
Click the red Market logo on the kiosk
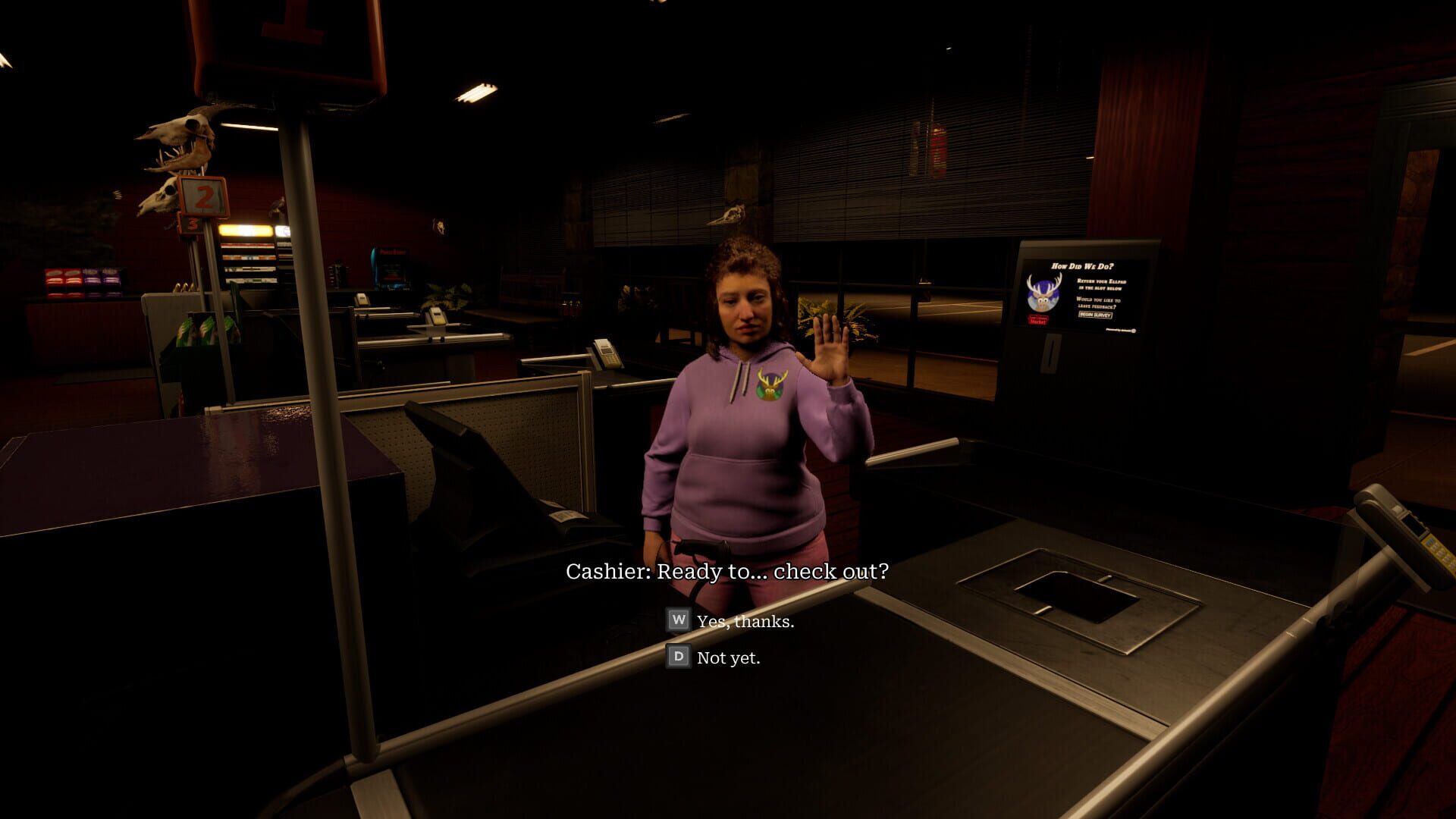click(1038, 321)
